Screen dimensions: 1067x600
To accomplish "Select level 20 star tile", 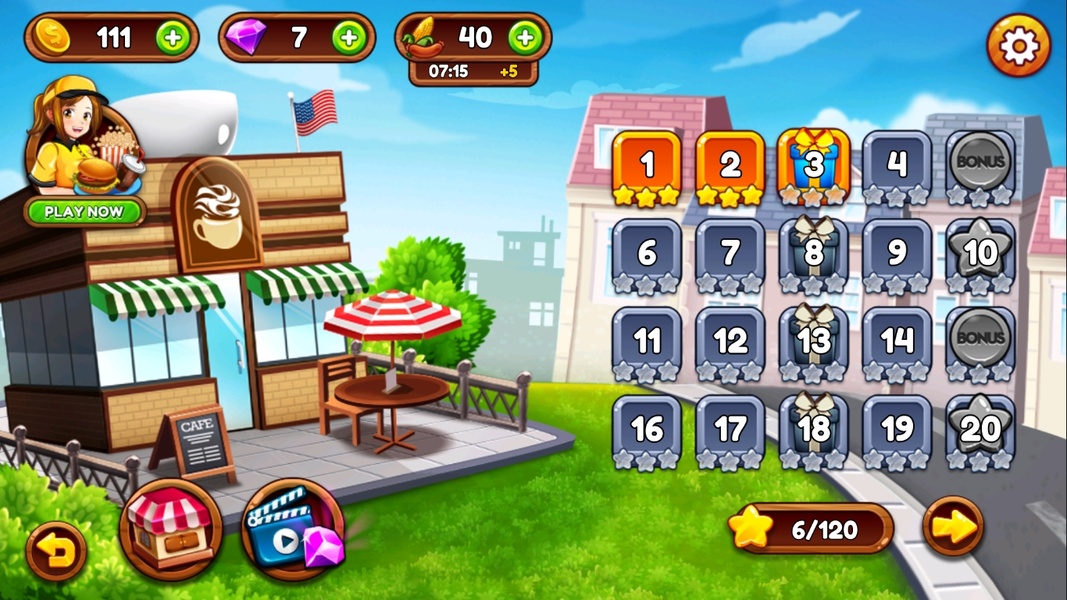I will [x=980, y=429].
